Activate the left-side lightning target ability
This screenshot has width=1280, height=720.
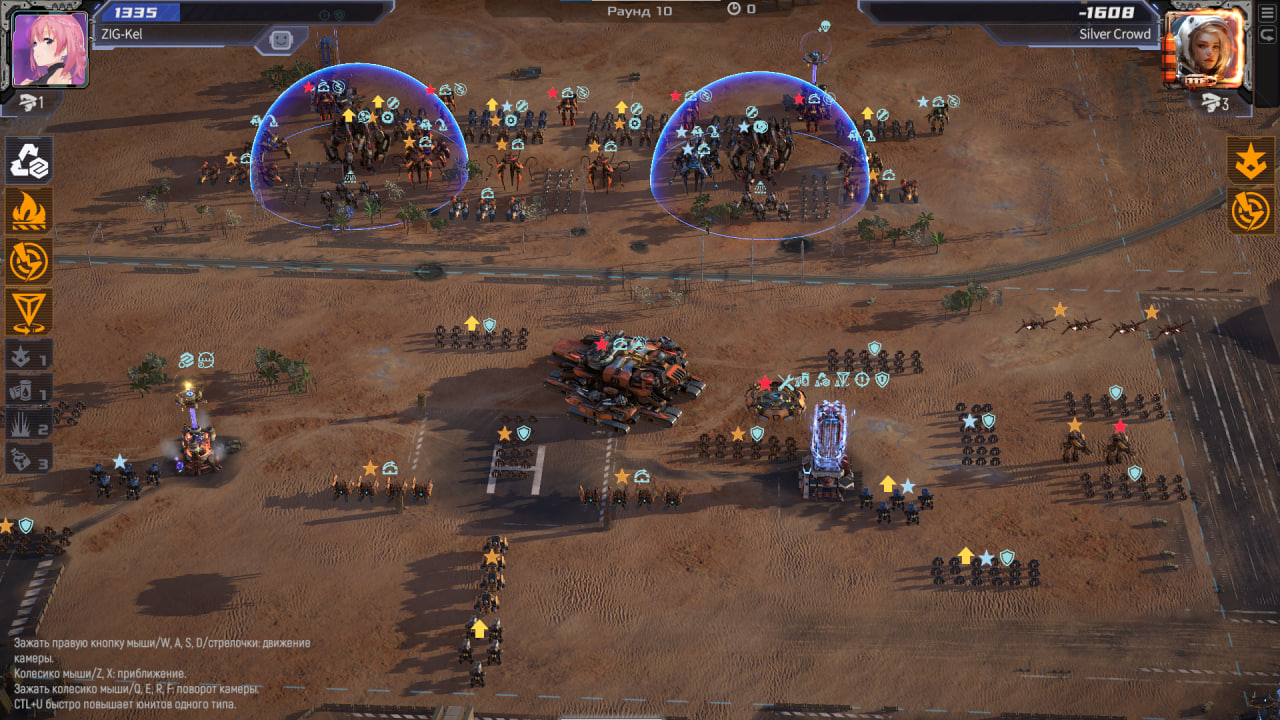(x=29, y=261)
